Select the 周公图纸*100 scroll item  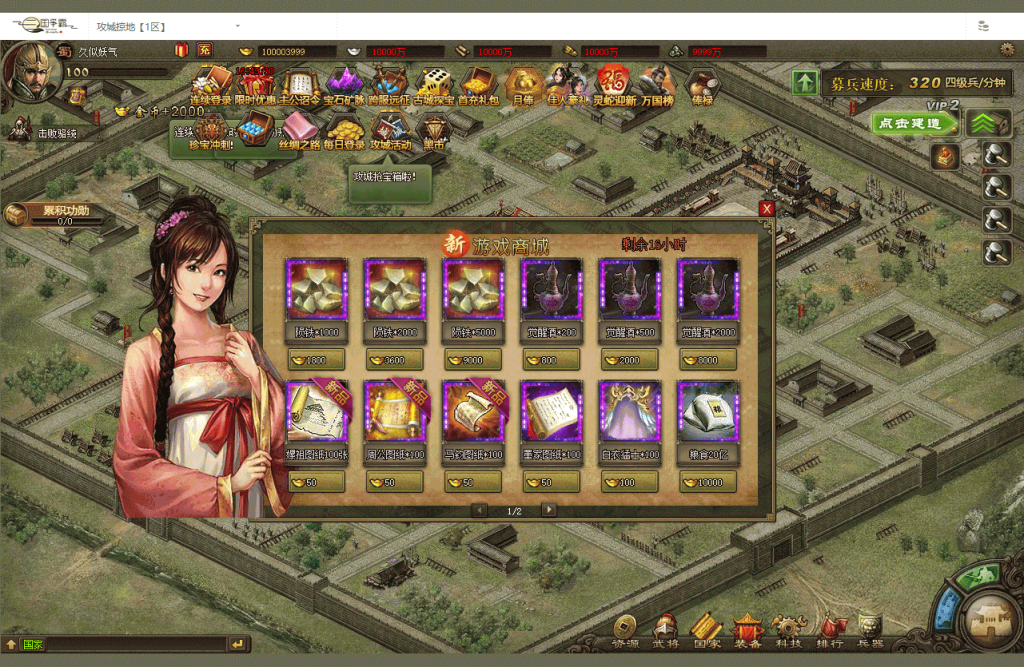(x=394, y=411)
